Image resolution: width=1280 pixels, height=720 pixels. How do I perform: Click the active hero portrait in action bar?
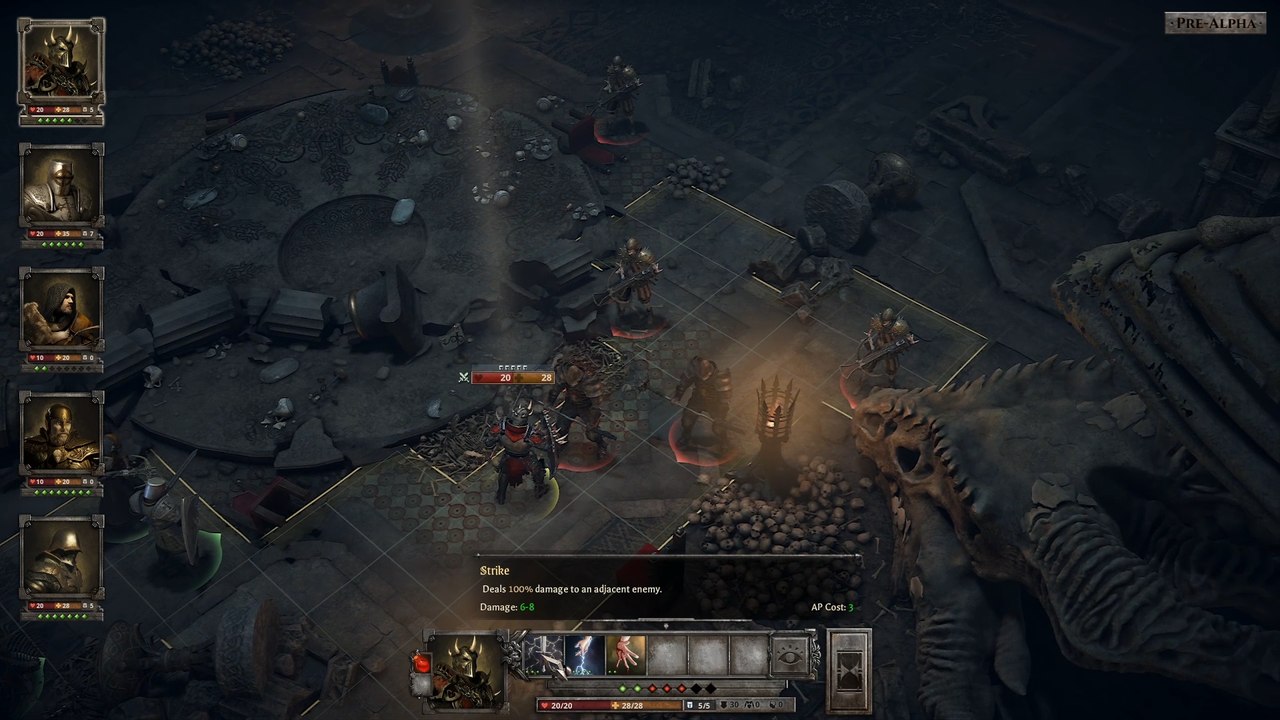[466, 668]
